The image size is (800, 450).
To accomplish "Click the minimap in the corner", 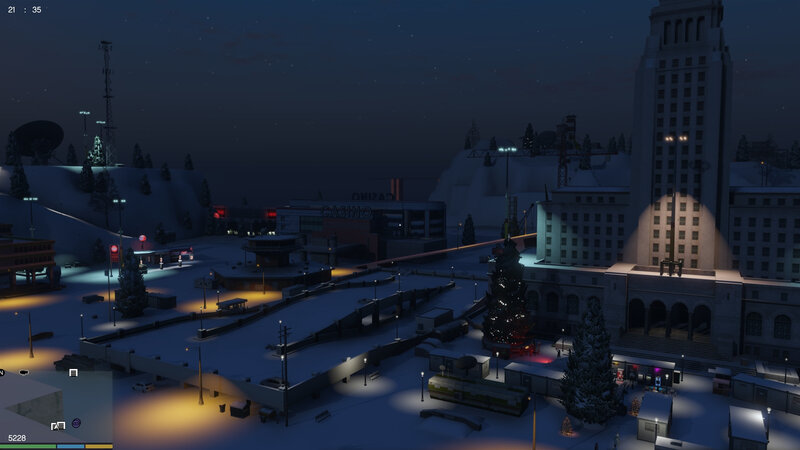I will point(56,401).
